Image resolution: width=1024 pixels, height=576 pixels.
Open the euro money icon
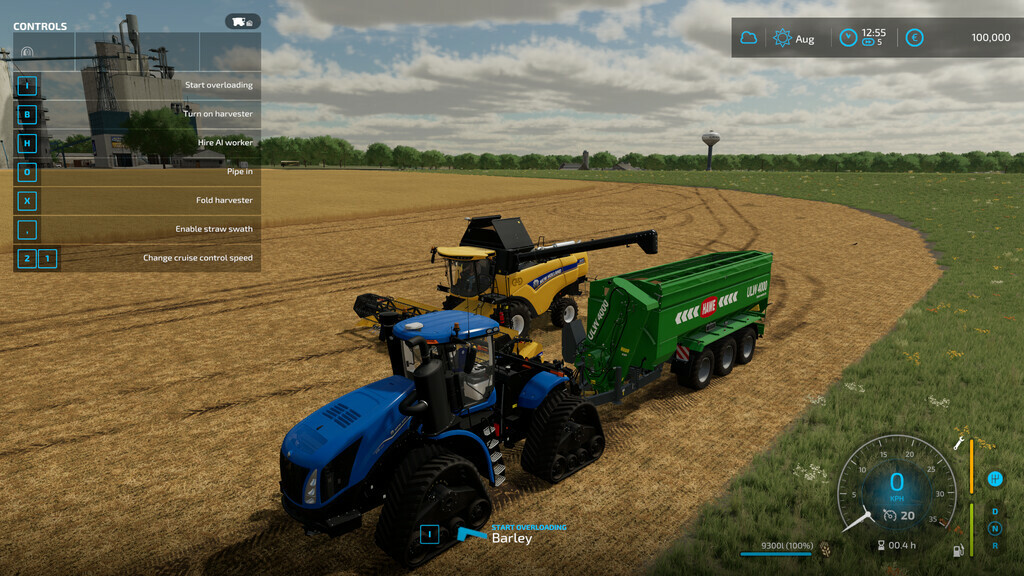pyautogui.click(x=914, y=38)
